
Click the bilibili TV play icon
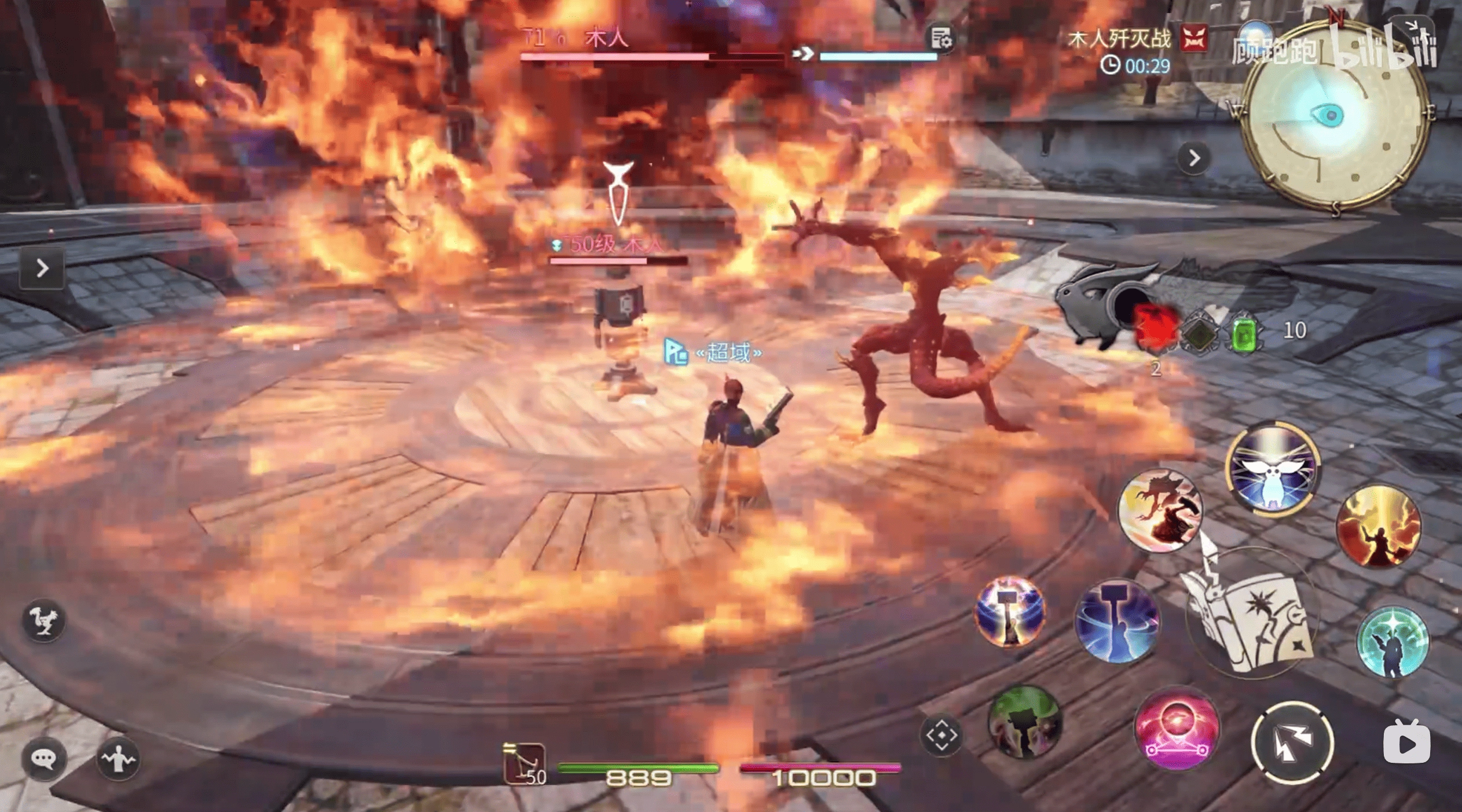[x=1407, y=742]
